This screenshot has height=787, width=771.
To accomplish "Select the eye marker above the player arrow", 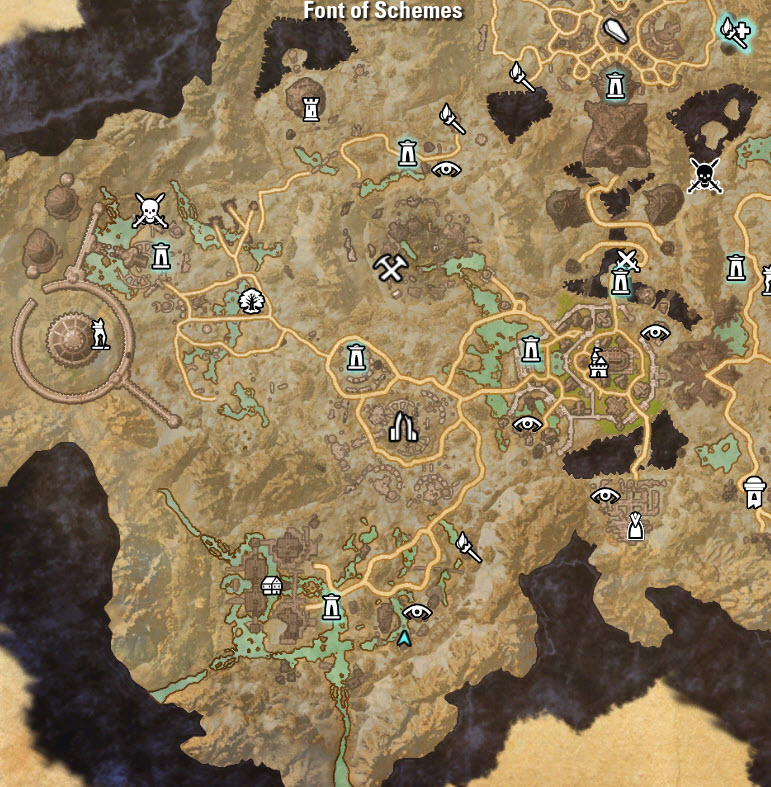I will coord(416,611).
